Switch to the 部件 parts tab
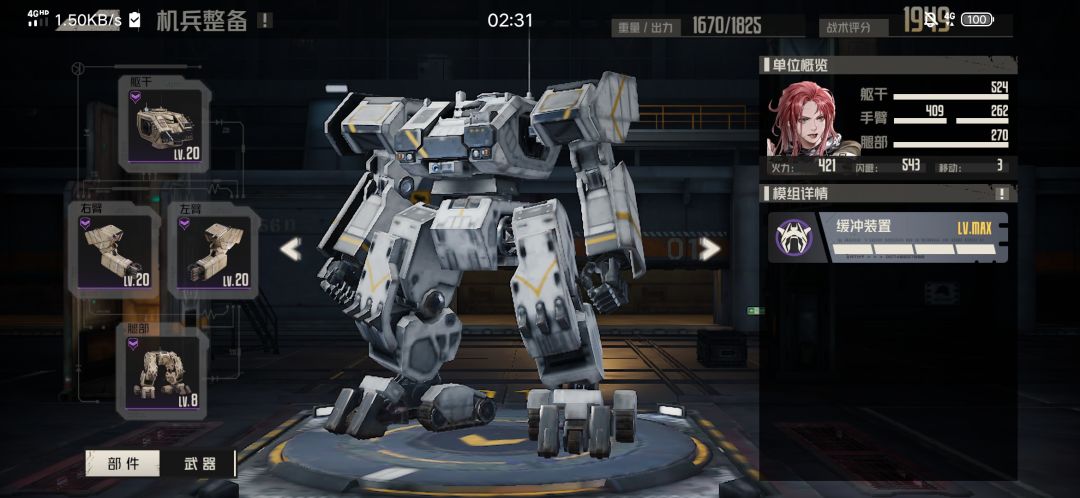 click(123, 463)
